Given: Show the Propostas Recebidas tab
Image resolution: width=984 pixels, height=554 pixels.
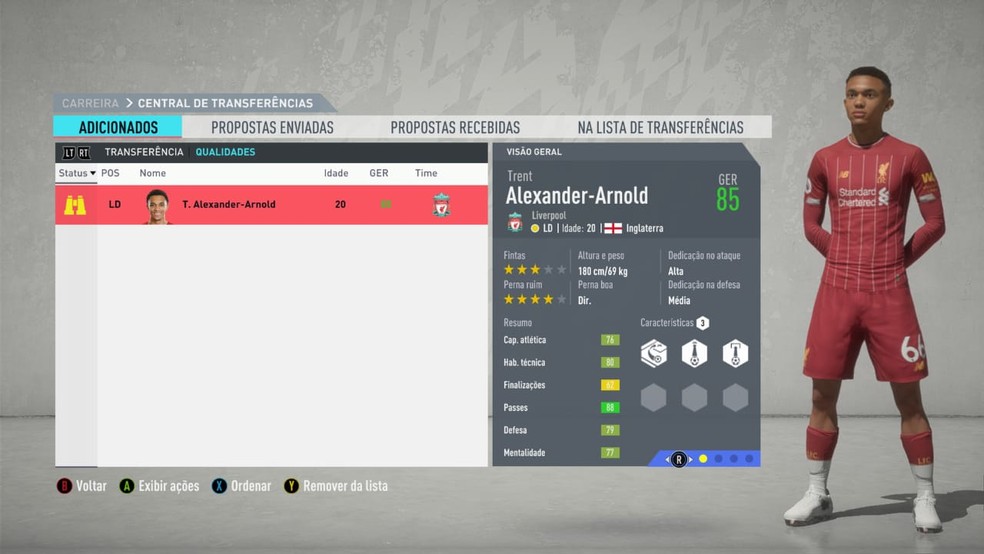Looking at the screenshot, I should [455, 127].
